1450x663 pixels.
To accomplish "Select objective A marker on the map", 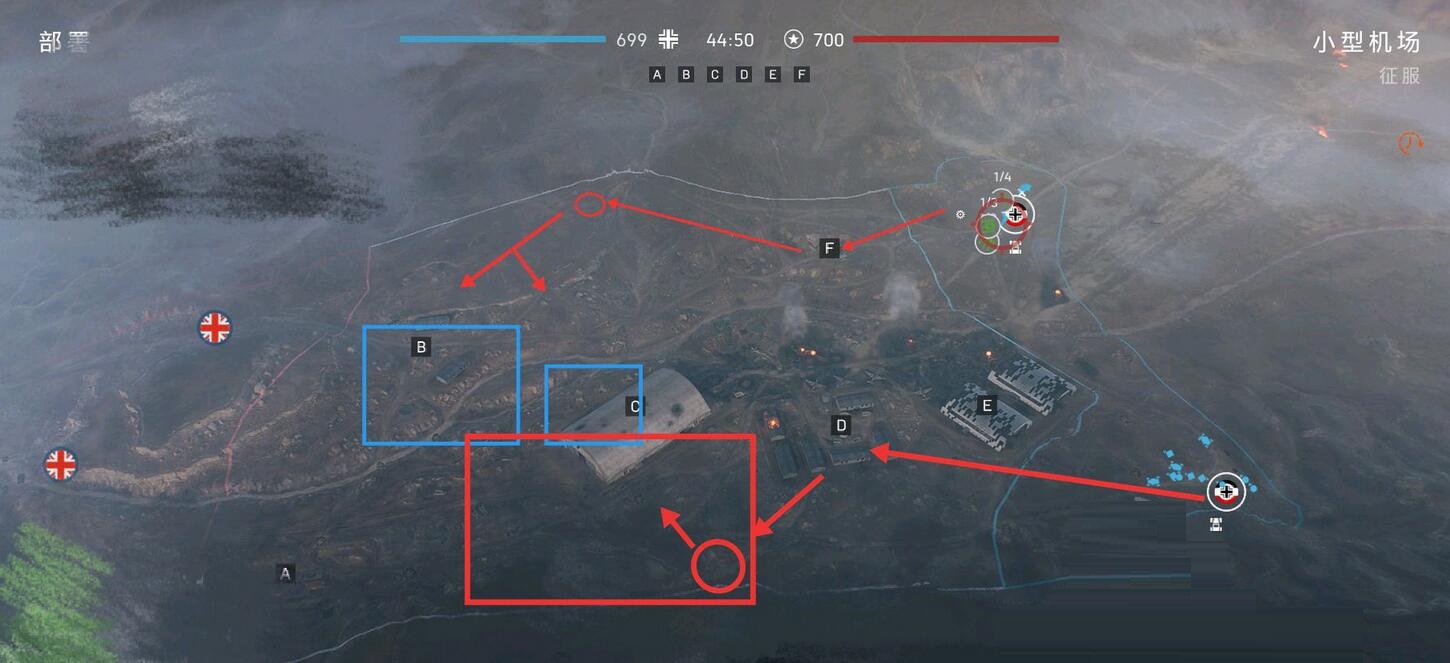I will click(286, 574).
